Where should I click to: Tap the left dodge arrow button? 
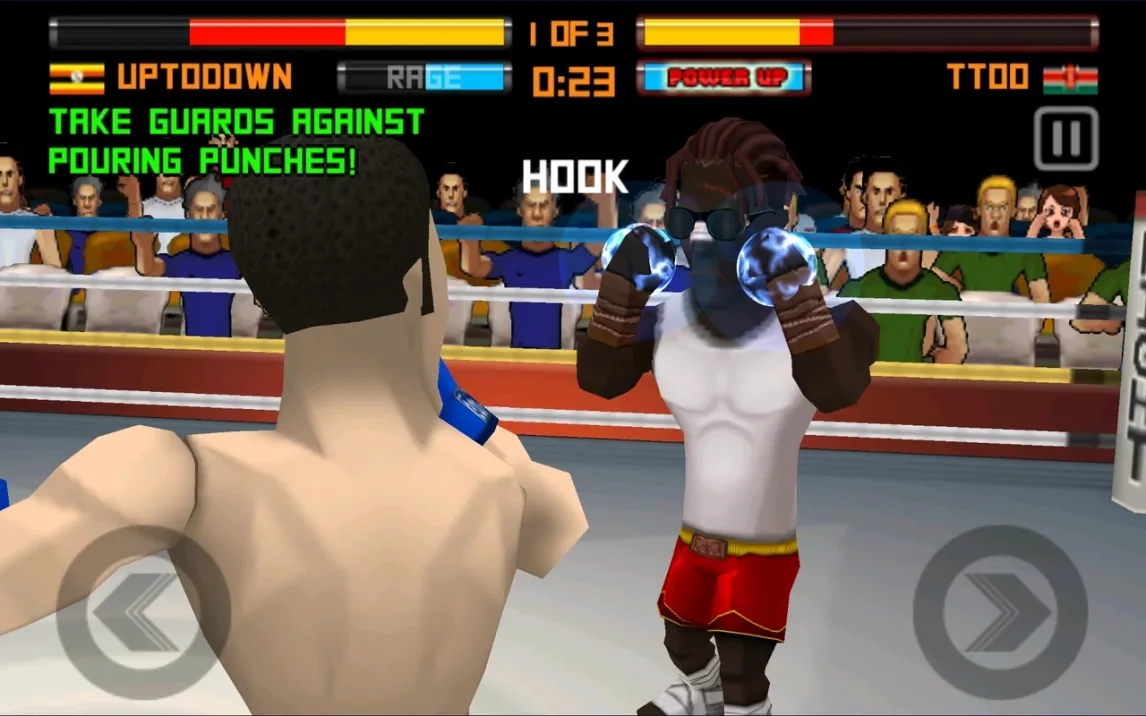coord(143,612)
